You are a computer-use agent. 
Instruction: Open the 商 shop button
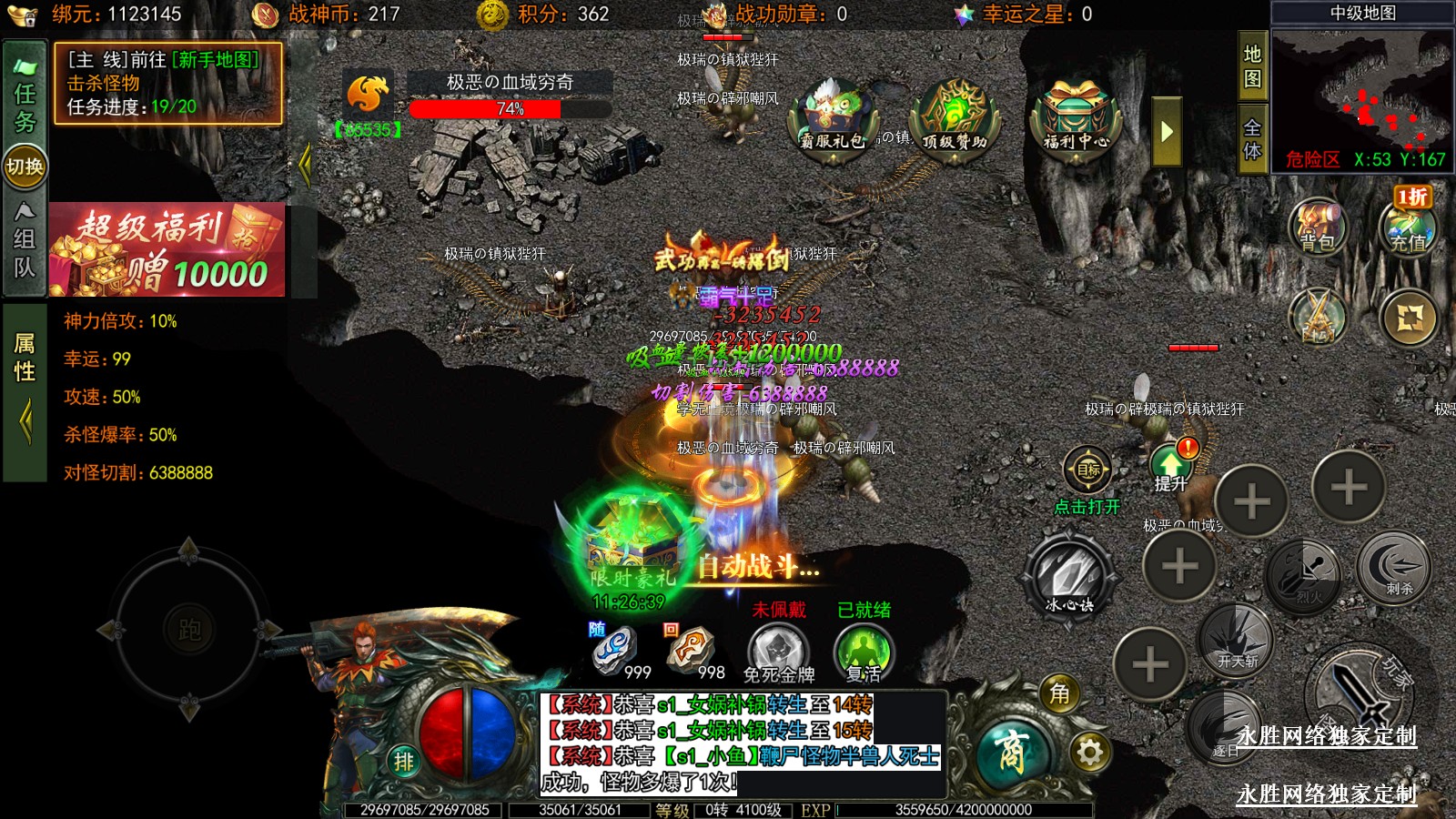1012,753
